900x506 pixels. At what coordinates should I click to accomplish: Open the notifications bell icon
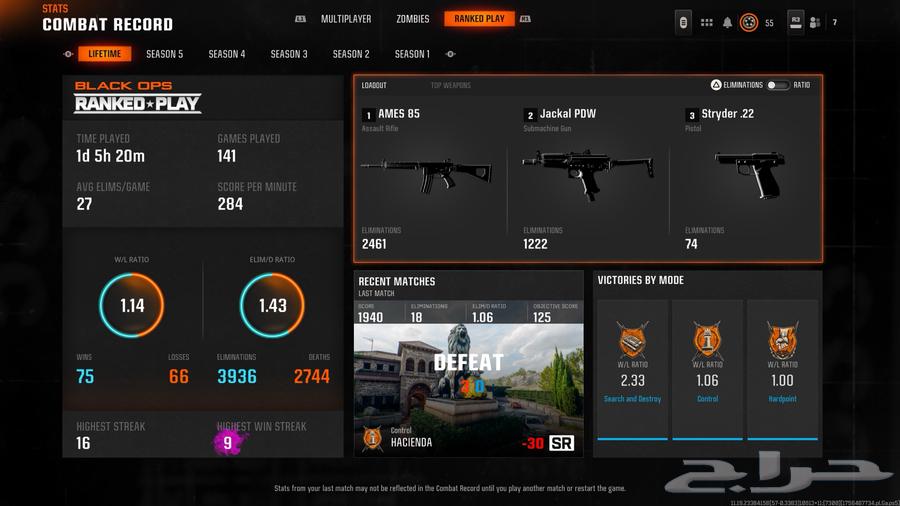point(727,22)
